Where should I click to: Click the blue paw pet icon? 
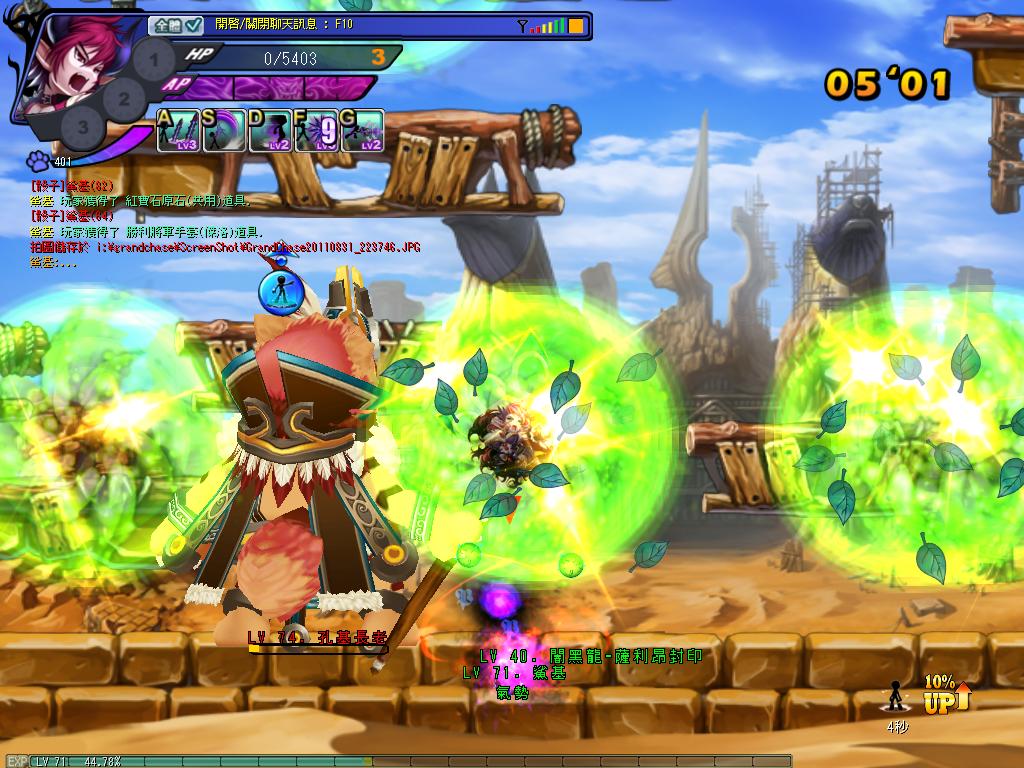(x=38, y=160)
